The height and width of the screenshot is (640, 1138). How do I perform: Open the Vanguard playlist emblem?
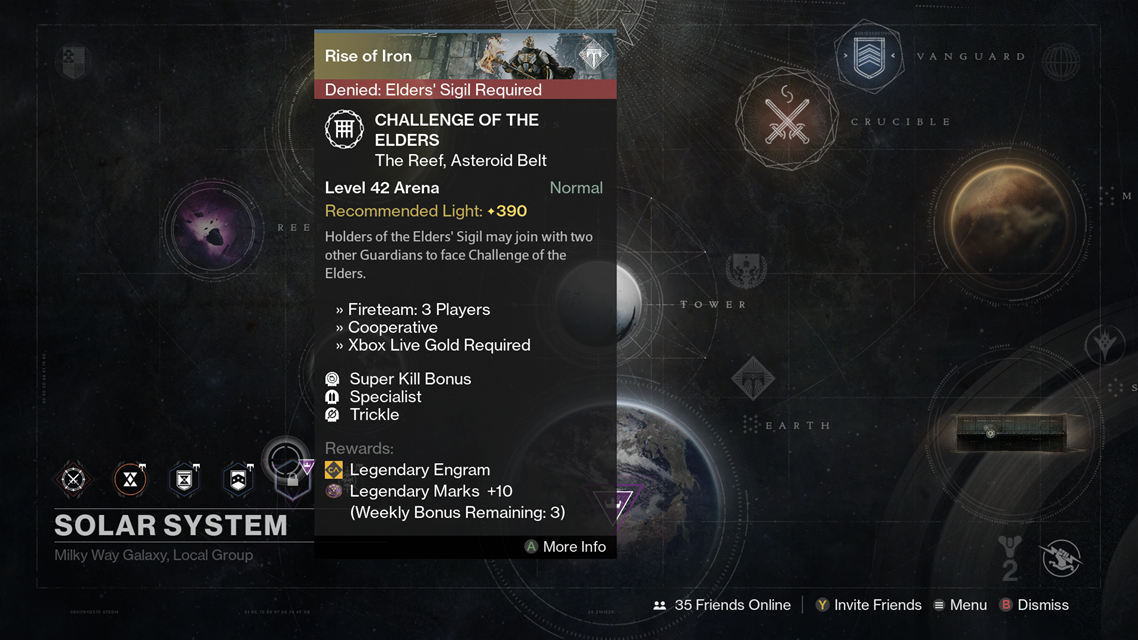[x=868, y=58]
